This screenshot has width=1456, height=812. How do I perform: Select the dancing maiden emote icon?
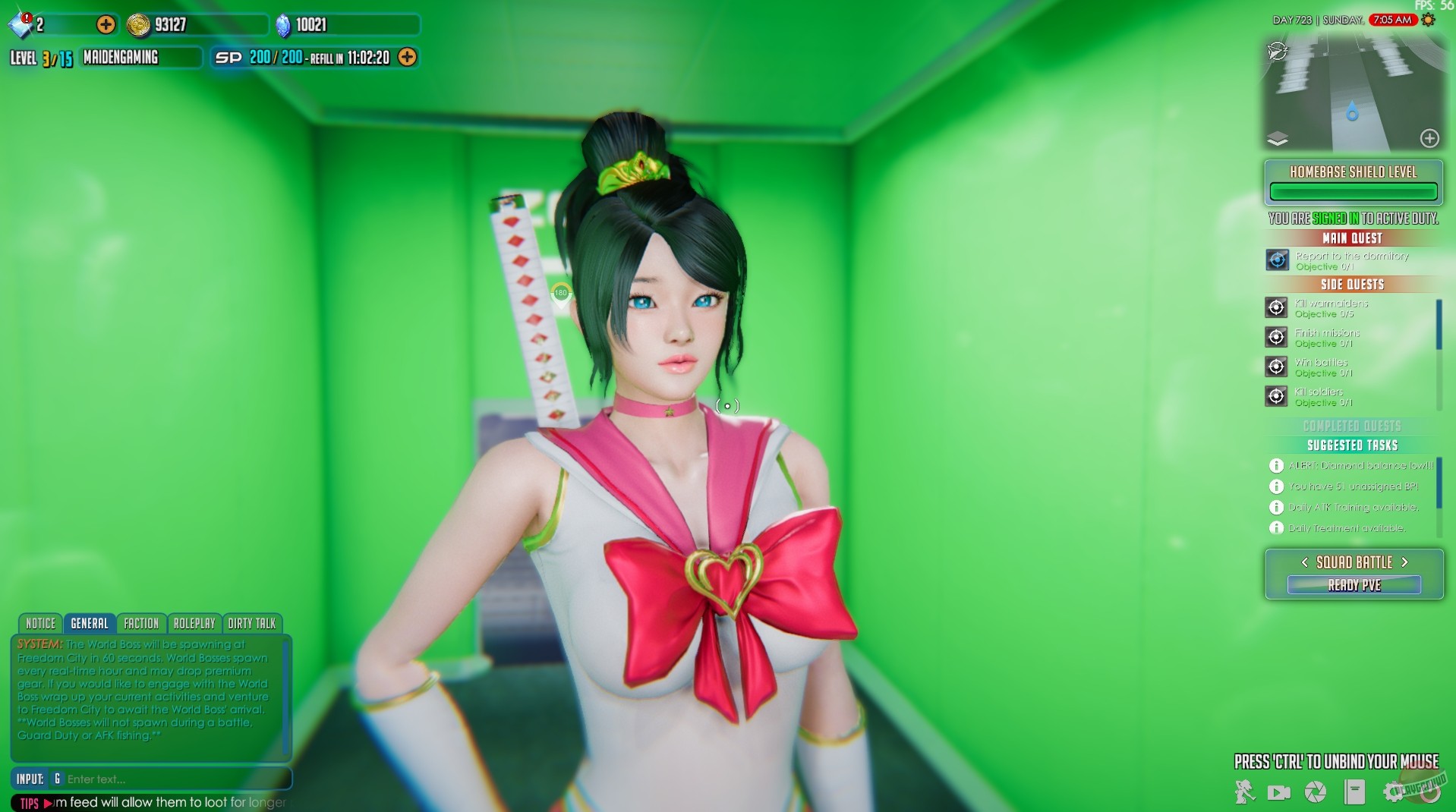tap(1243, 791)
